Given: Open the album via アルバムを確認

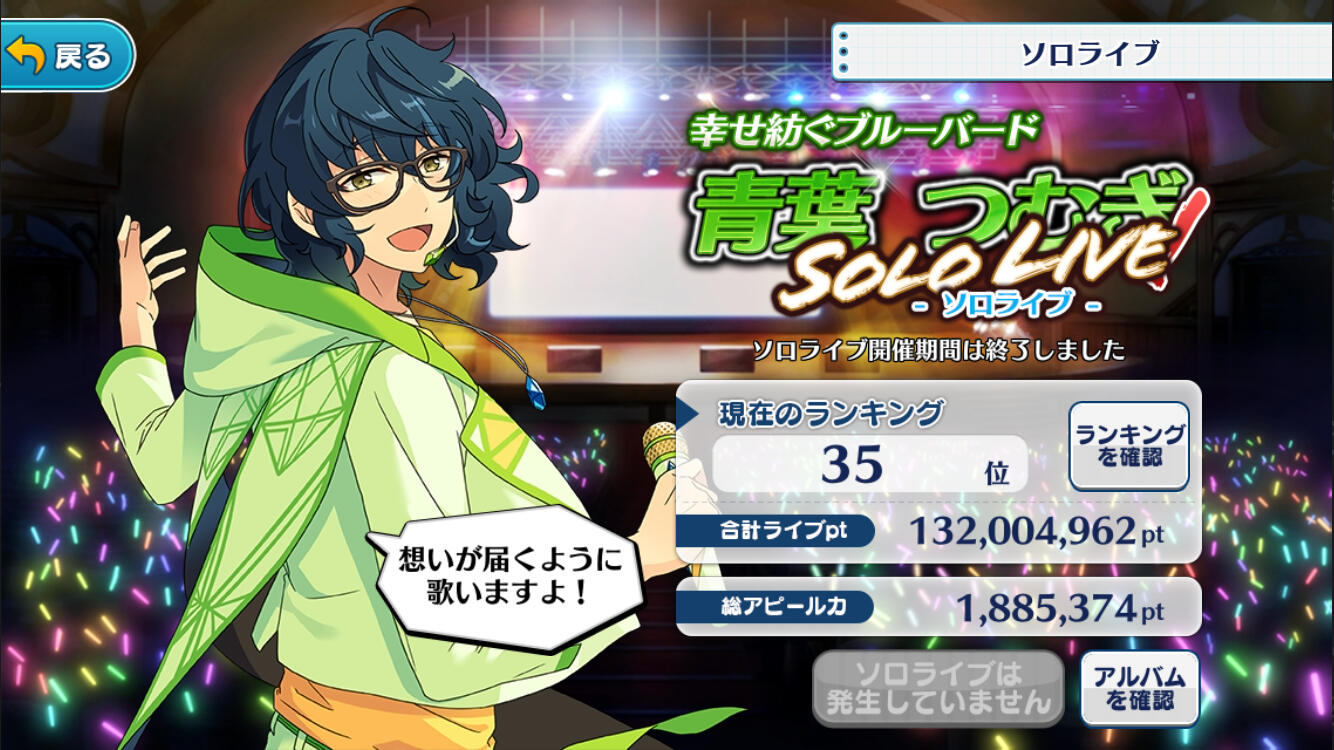Looking at the screenshot, I should pos(1139,688).
